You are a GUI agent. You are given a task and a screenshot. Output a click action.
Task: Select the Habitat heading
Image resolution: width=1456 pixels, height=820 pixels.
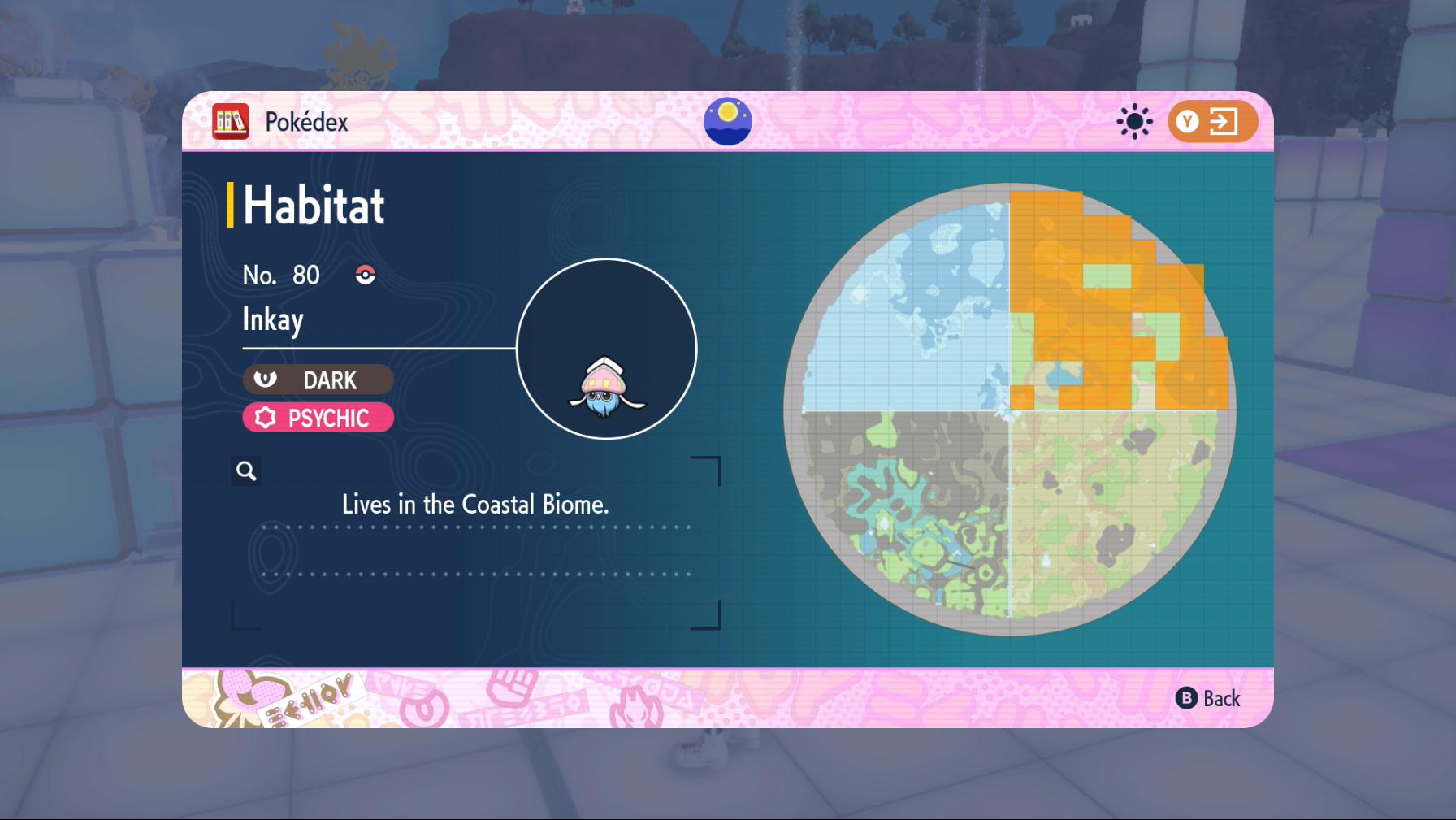pos(313,206)
